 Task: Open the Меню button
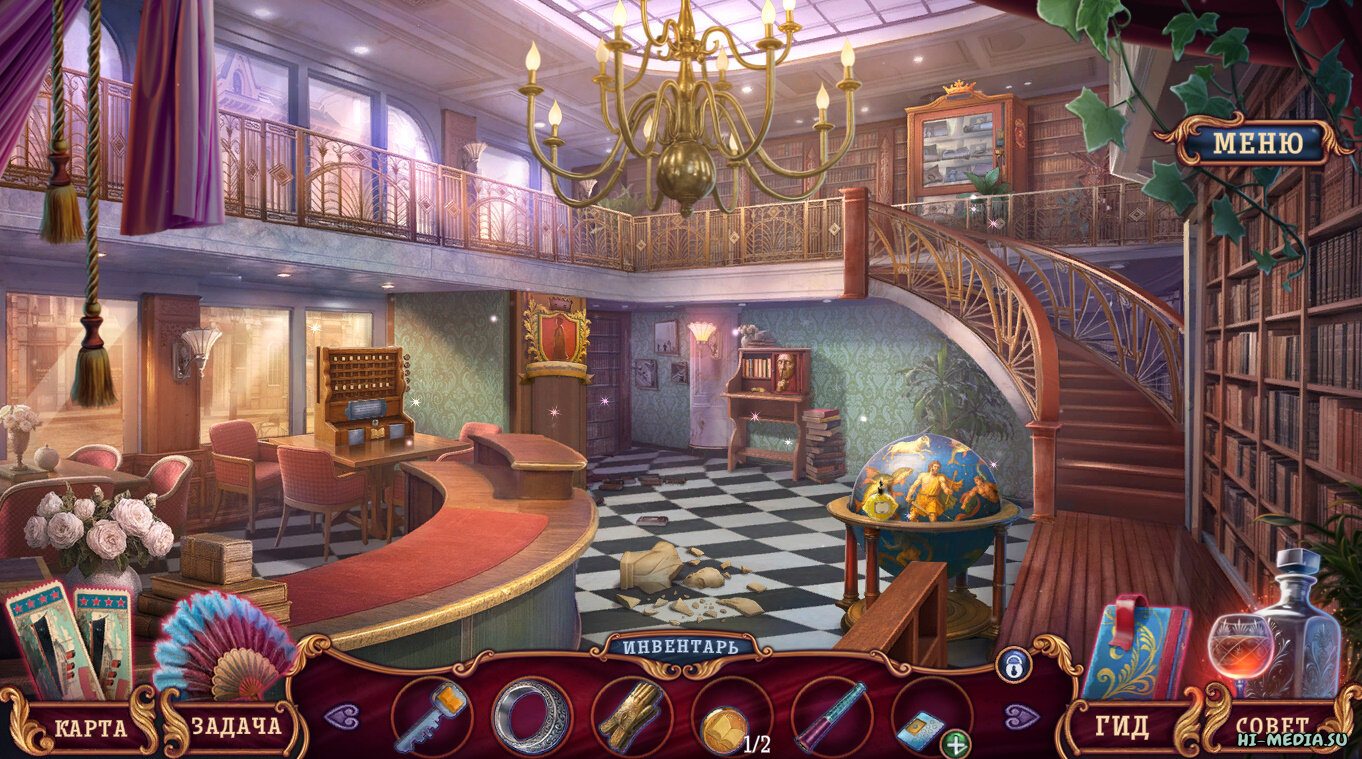click(x=1258, y=143)
